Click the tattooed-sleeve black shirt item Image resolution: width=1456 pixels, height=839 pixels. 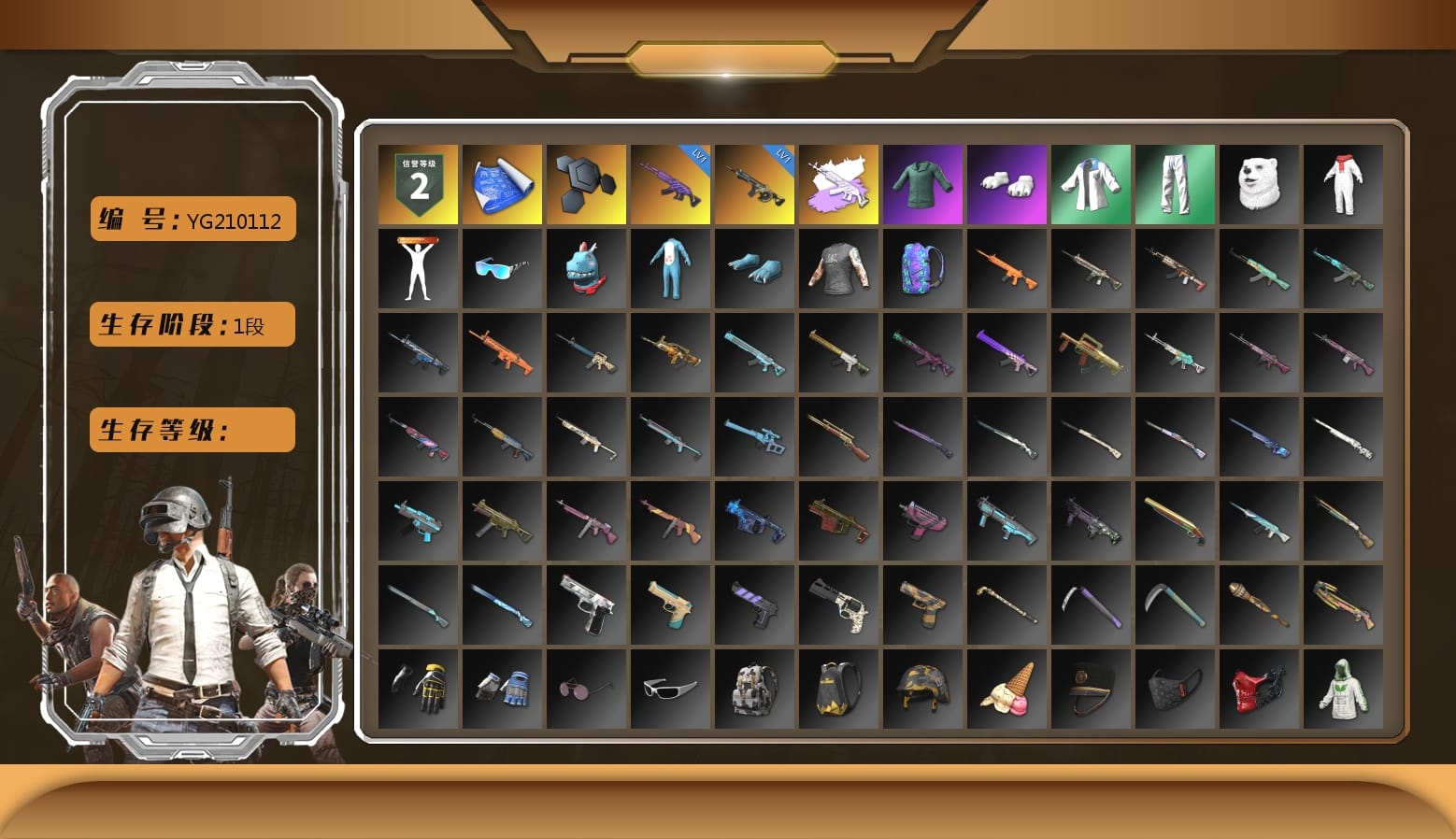[x=838, y=268]
